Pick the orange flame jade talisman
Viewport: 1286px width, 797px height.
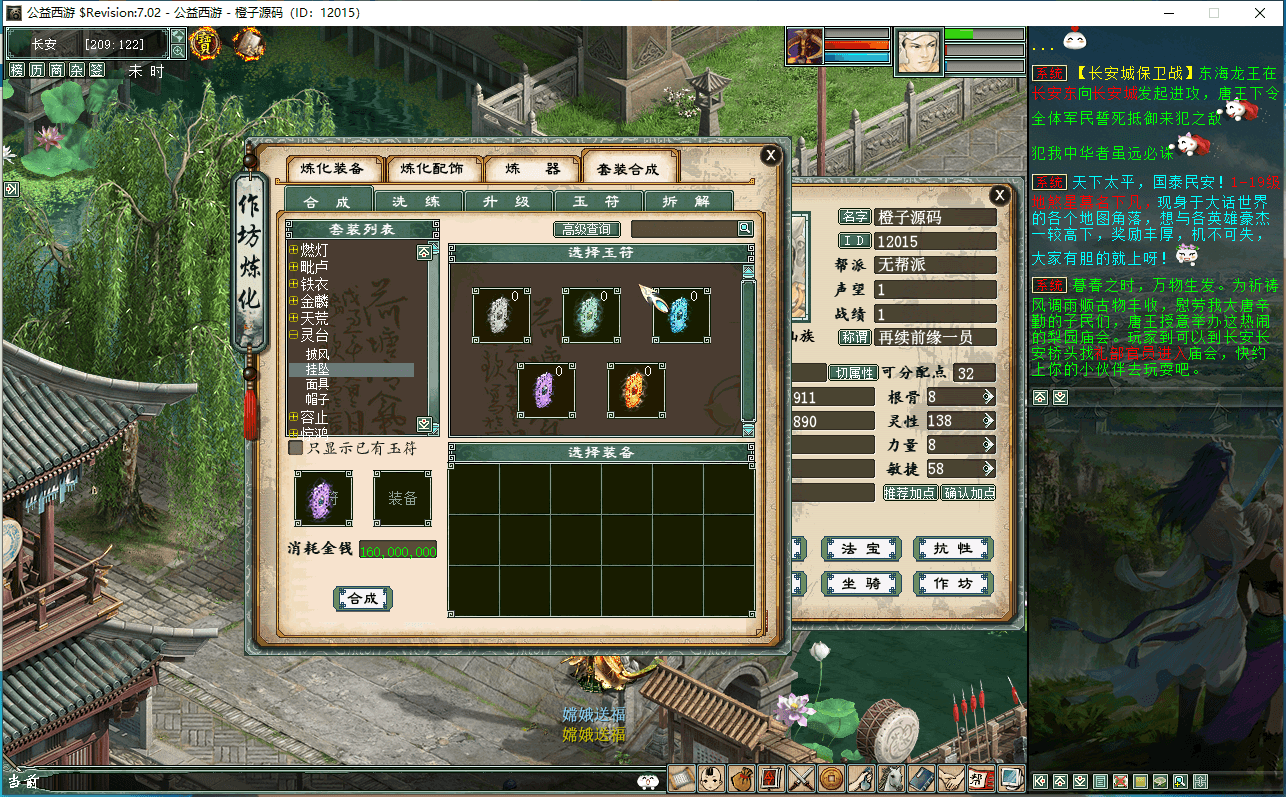pyautogui.click(x=636, y=391)
